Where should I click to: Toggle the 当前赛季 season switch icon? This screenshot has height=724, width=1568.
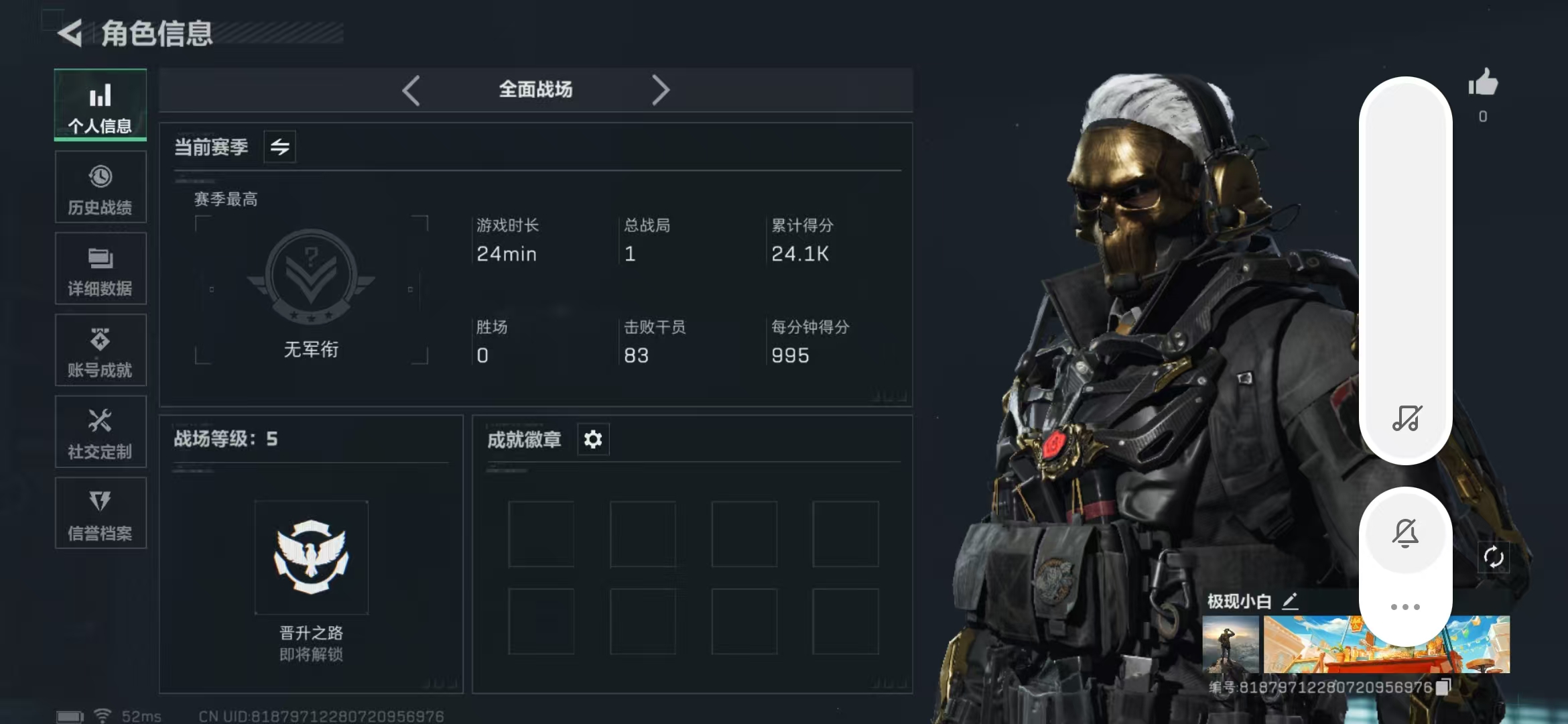pos(280,147)
